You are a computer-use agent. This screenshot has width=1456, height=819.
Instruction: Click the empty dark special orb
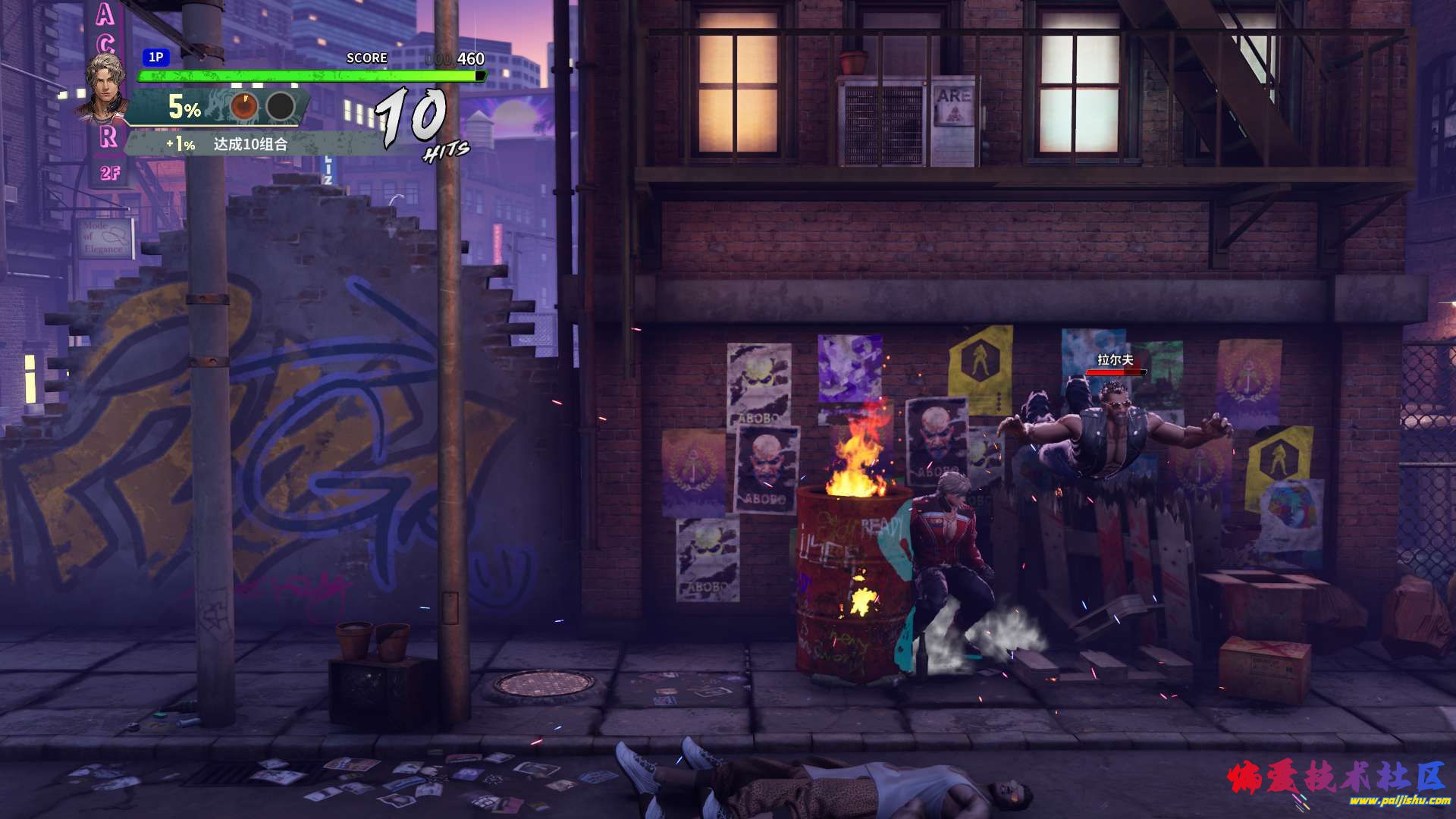click(281, 107)
